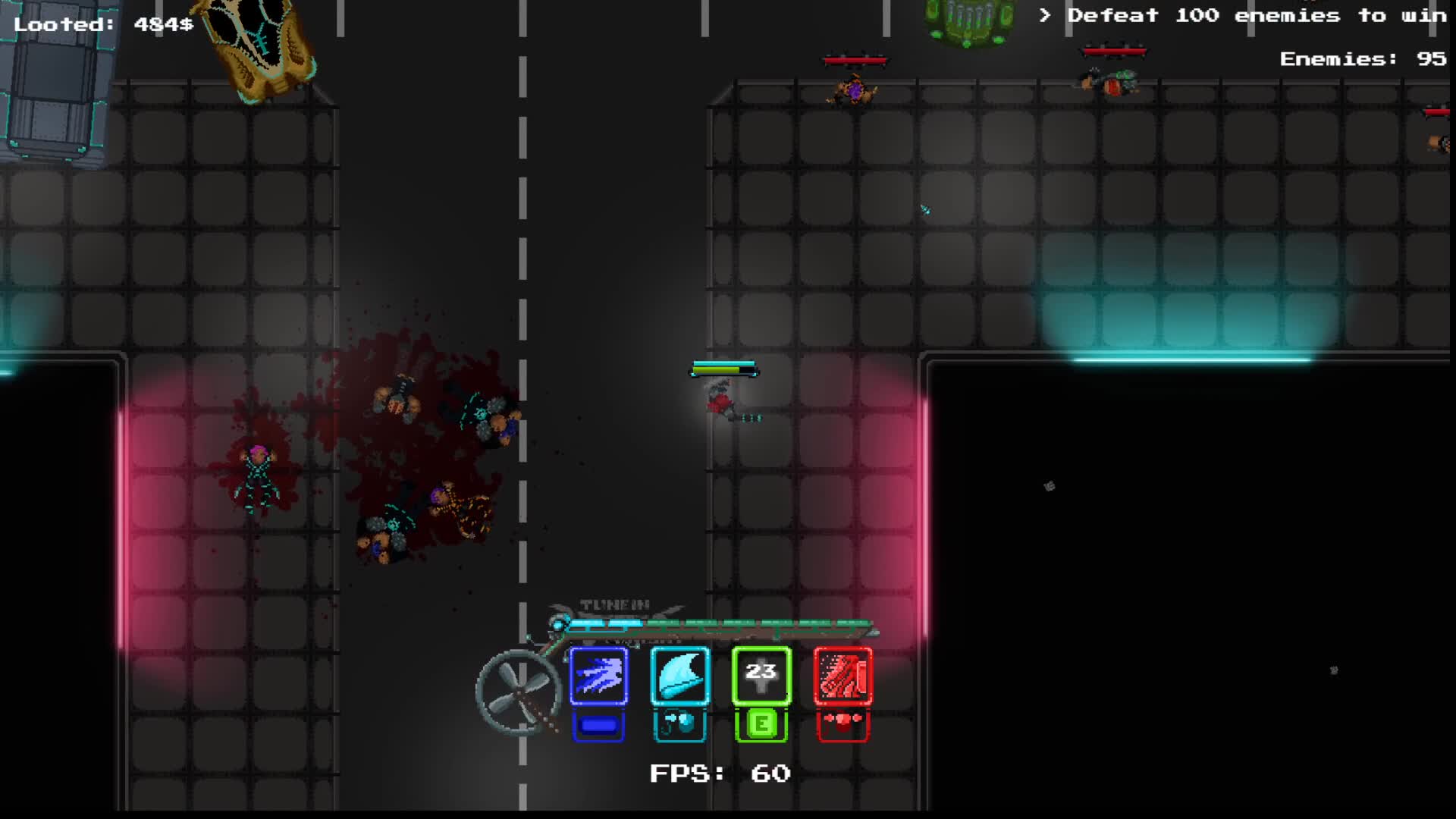Click the E key badge under the green ability
Image resolution: width=1456 pixels, height=819 pixels.
(761, 724)
